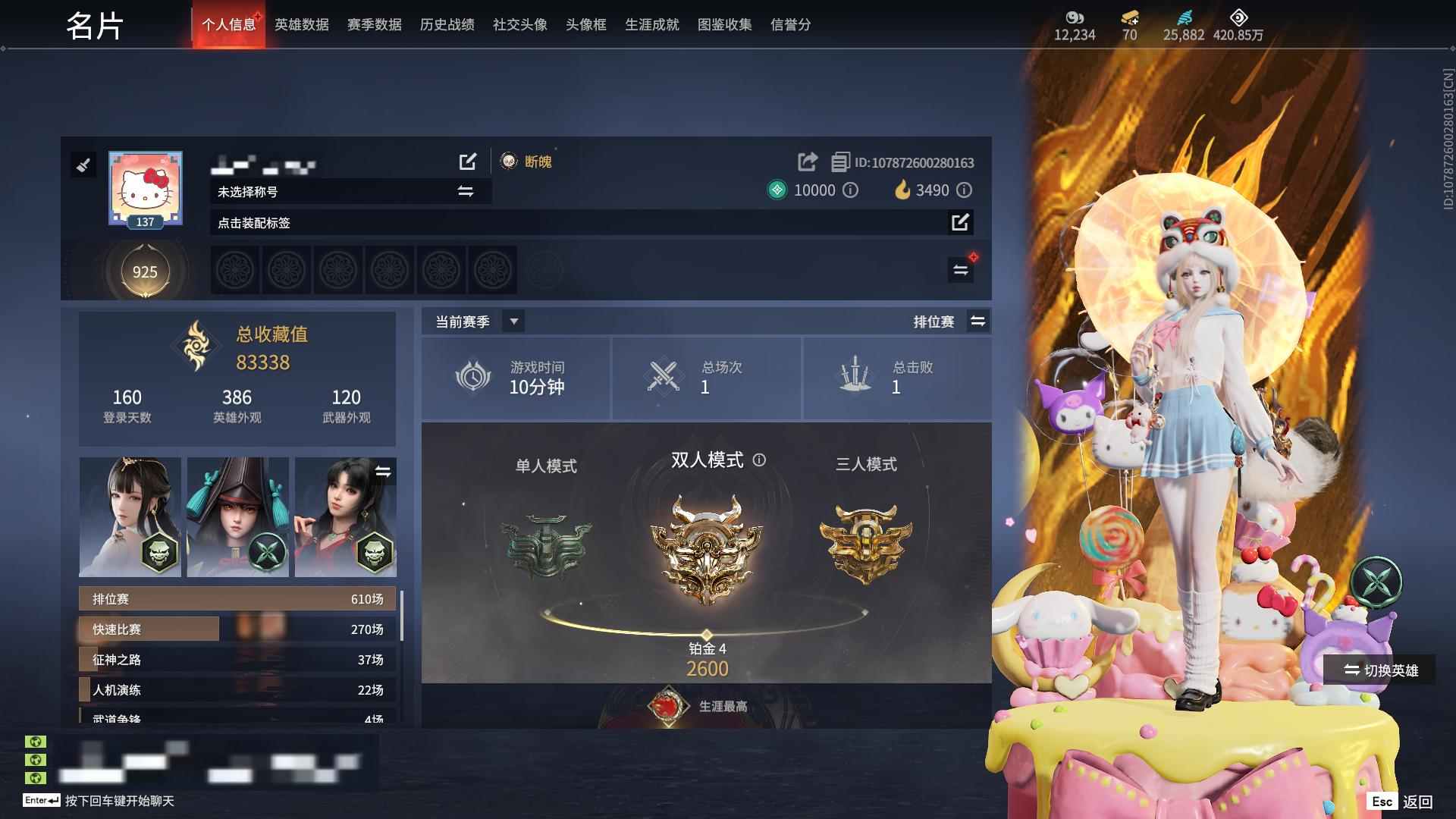Screen dimensions: 1456x819
Task: Switch to the 历史战绩 tab
Action: pos(445,24)
